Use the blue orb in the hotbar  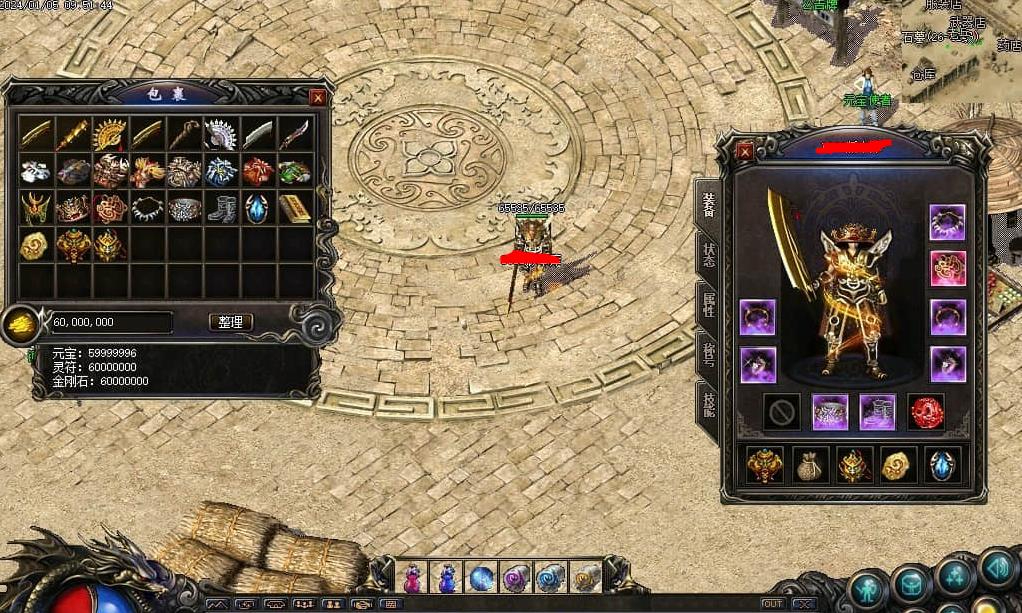[x=481, y=578]
